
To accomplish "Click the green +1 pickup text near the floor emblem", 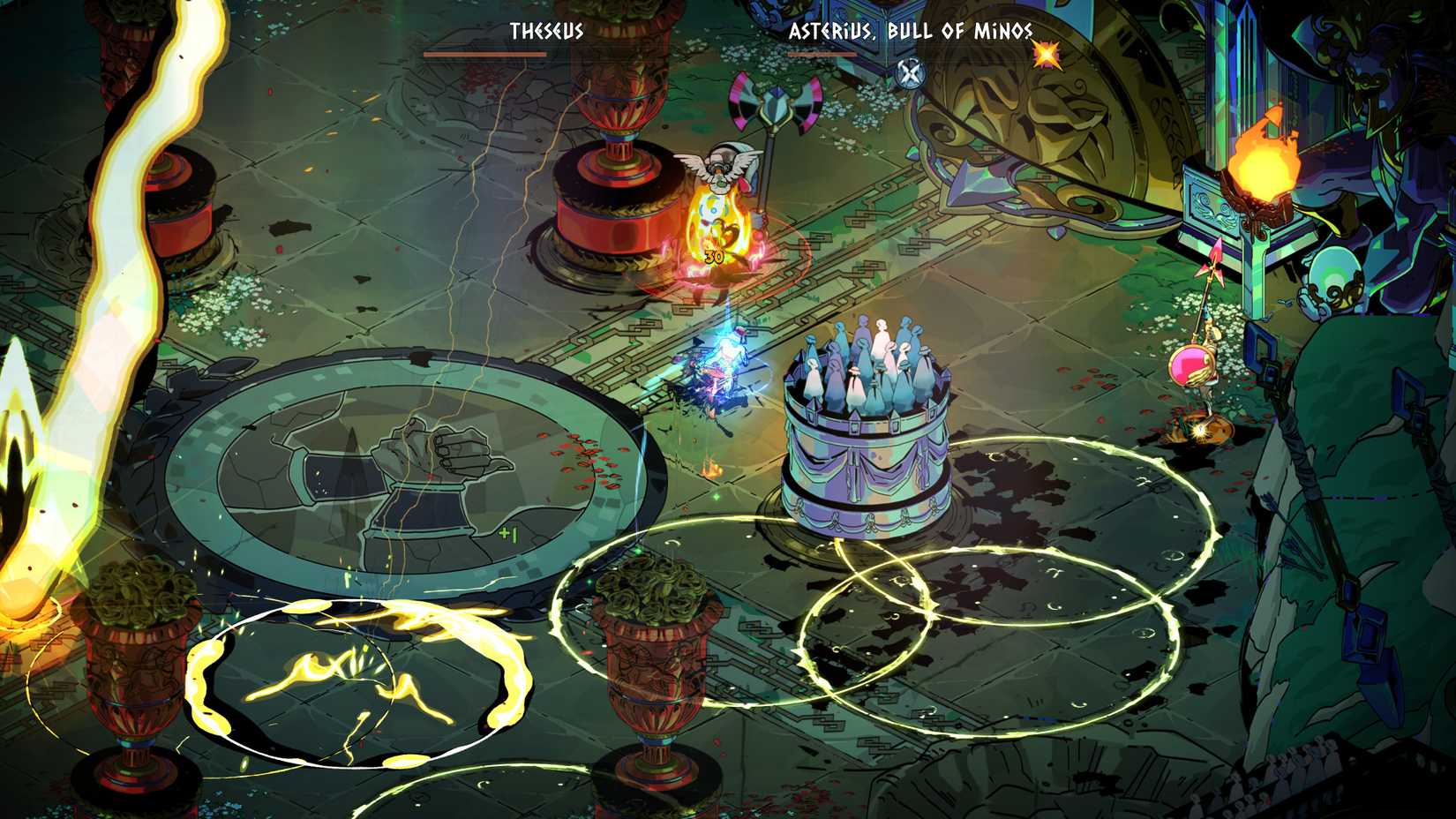I will coord(509,533).
